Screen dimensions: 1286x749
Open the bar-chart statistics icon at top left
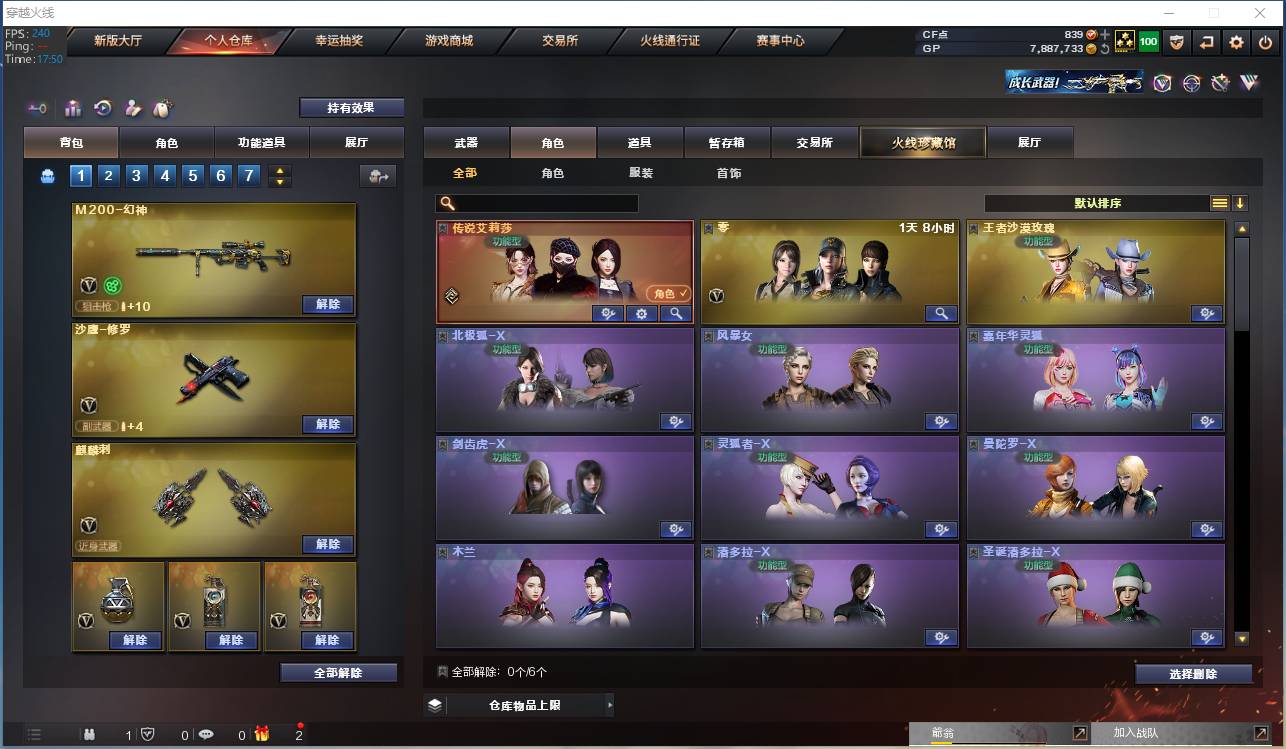73,106
